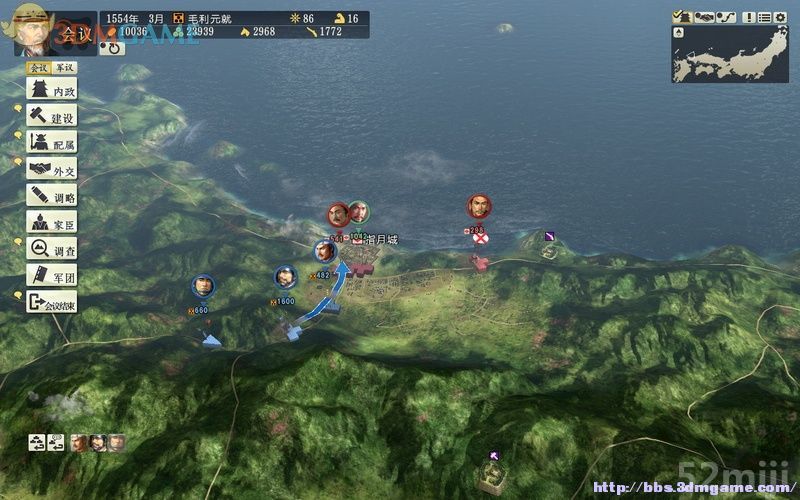The height and width of the screenshot is (500, 800).
Task: Click the circular arrow button under the date bar
Action: click(111, 46)
